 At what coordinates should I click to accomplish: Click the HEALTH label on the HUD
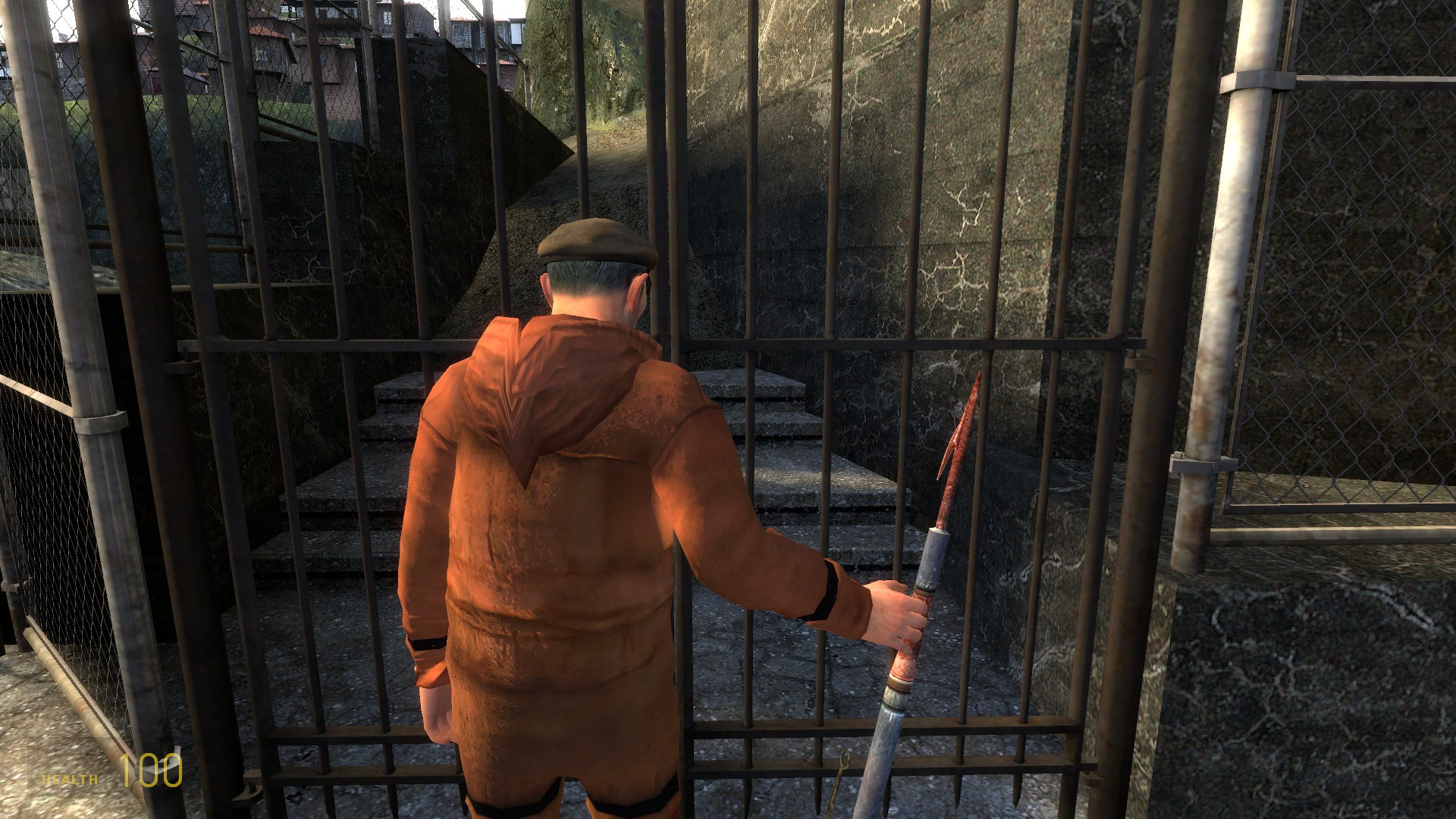point(67,777)
